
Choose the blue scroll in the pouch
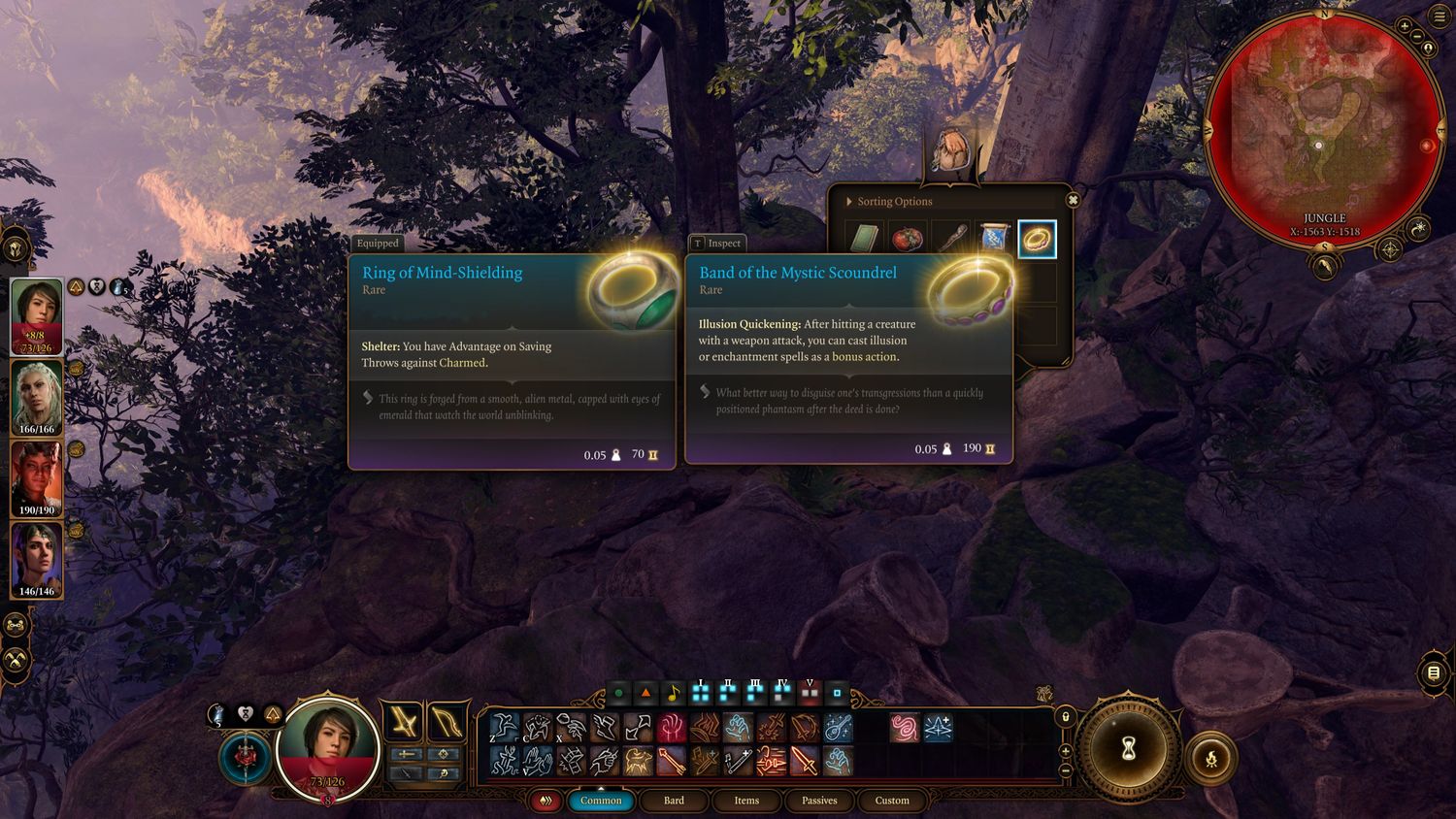[x=993, y=239]
